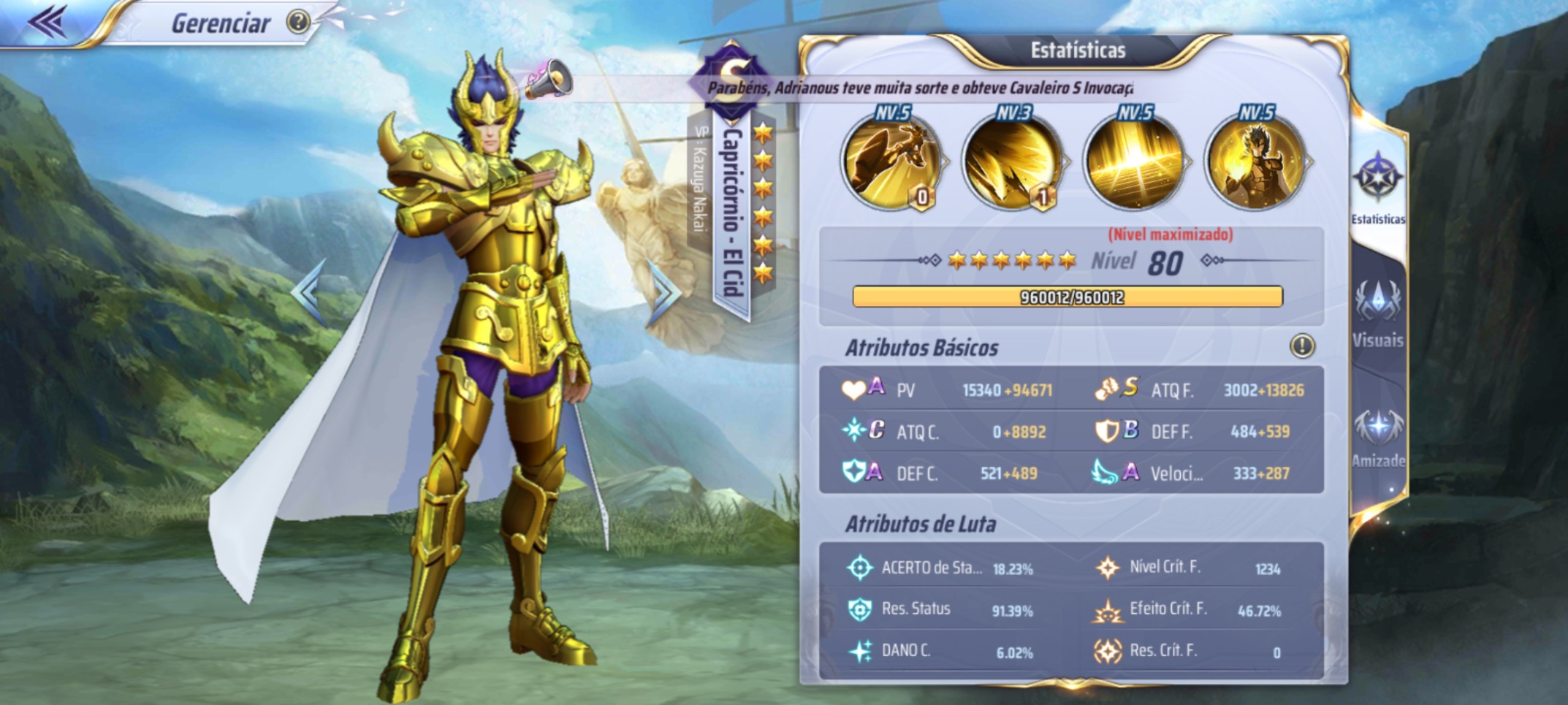The image size is (1568, 705).
Task: Click the megaphone announcement icon
Action: pyautogui.click(x=548, y=79)
